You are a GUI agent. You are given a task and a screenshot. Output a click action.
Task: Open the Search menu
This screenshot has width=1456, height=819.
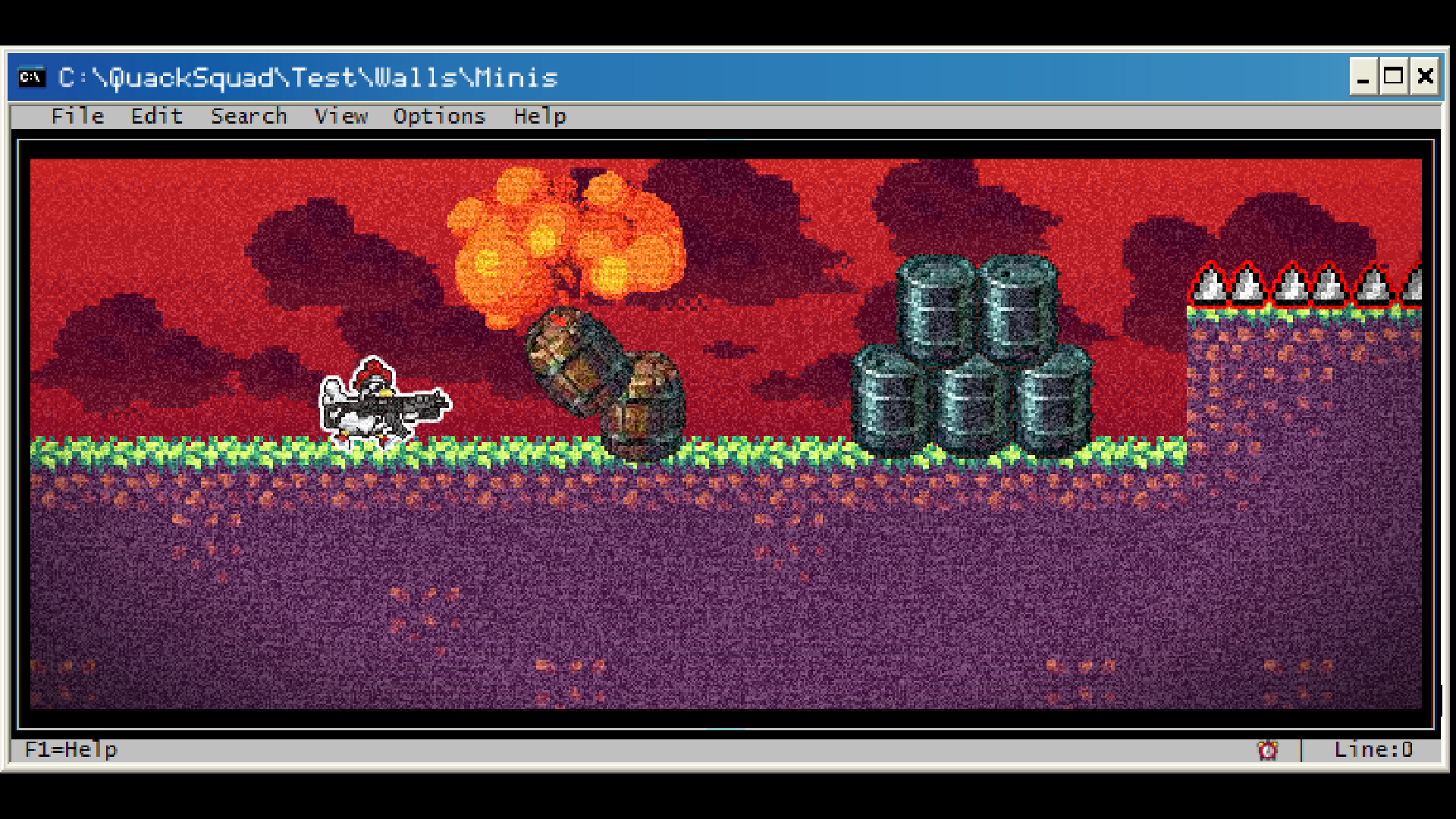point(249,116)
